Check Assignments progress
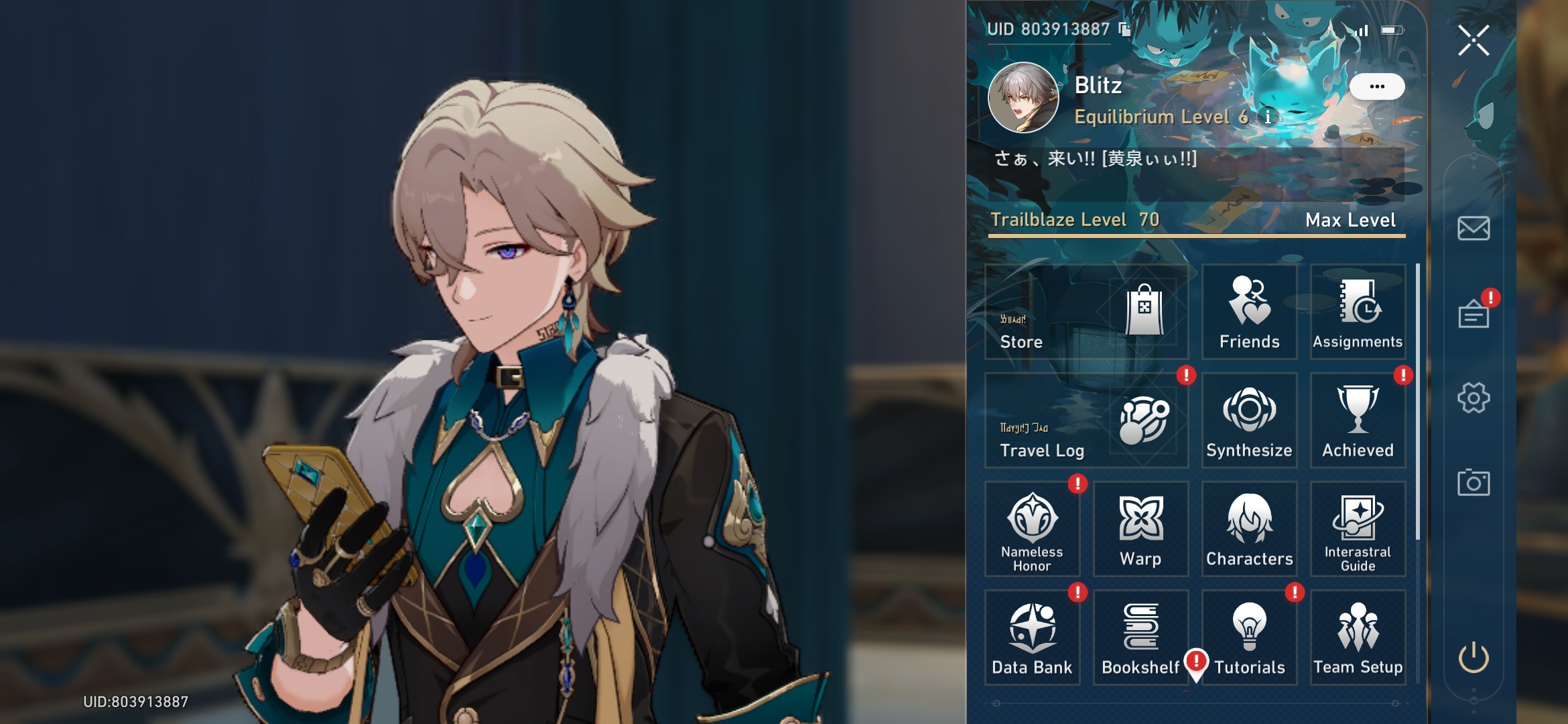The image size is (1568, 724). tap(1358, 312)
